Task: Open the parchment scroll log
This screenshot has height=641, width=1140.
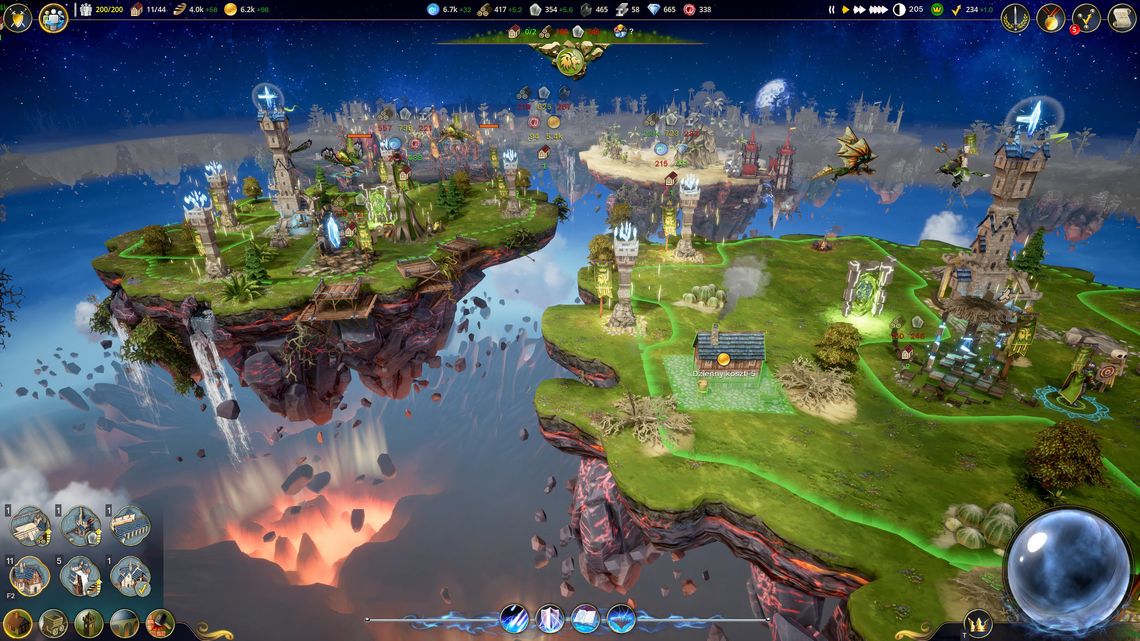Action: point(1121,17)
